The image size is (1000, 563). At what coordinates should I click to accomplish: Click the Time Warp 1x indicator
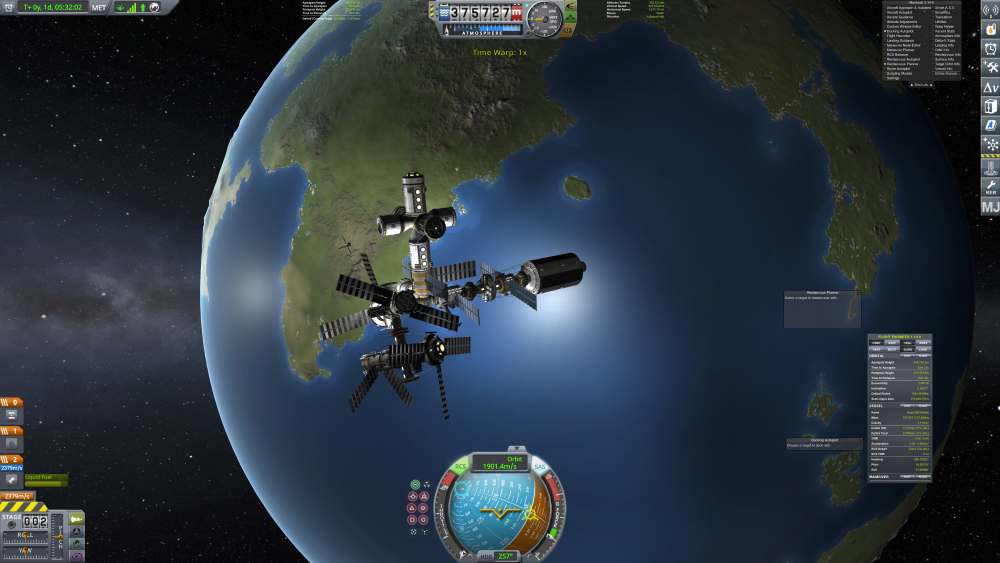pos(499,52)
